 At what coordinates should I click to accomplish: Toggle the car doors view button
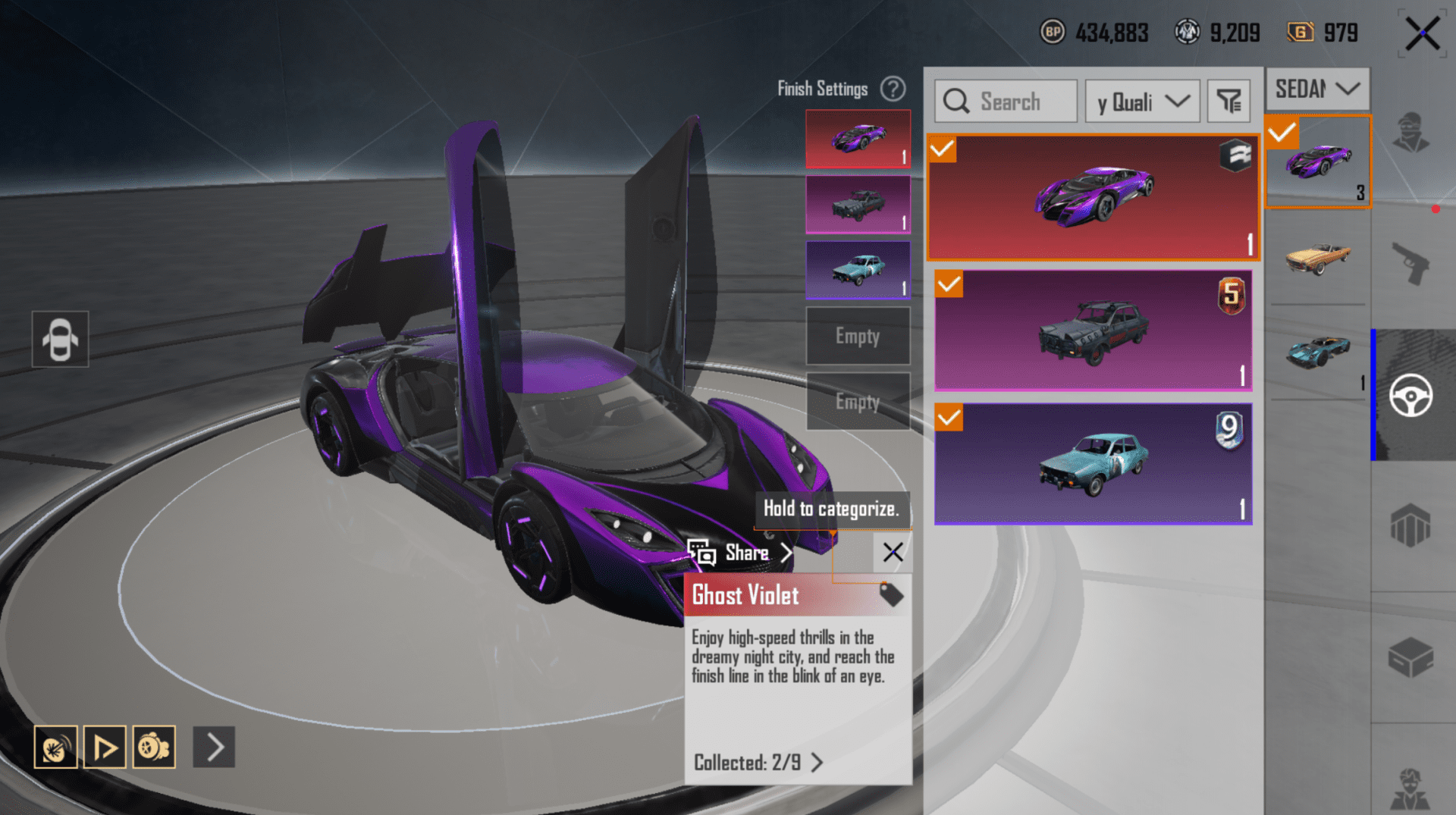pos(60,339)
